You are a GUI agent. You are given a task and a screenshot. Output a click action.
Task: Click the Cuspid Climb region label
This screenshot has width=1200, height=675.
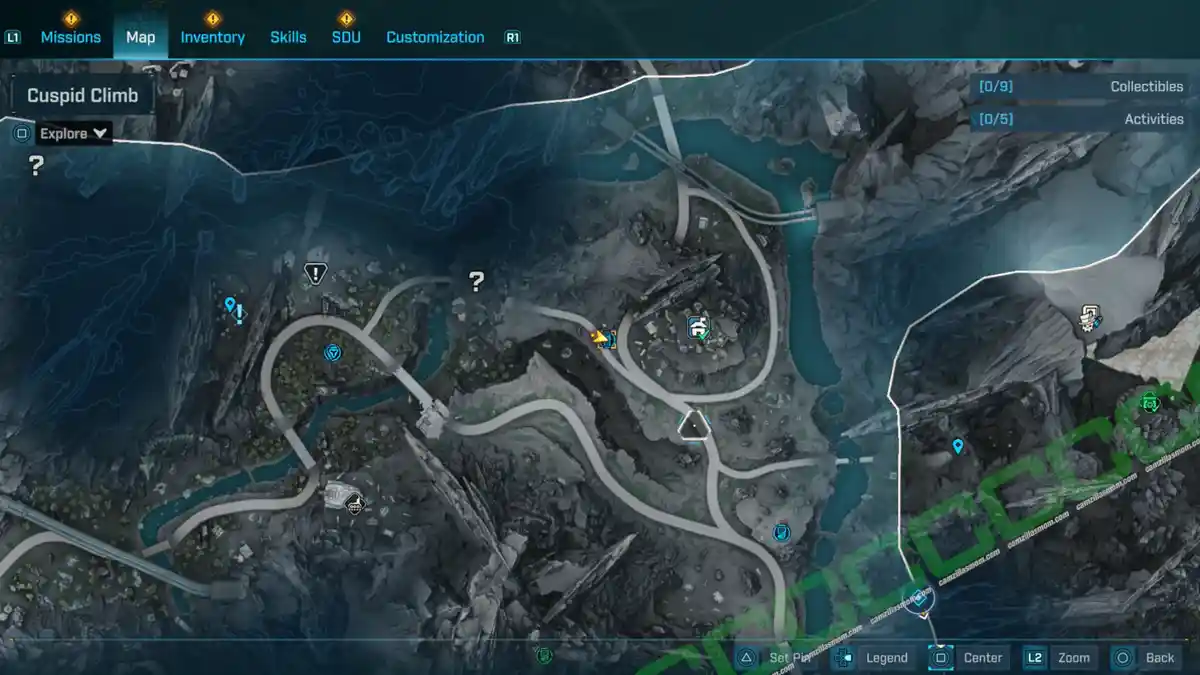click(x=83, y=96)
